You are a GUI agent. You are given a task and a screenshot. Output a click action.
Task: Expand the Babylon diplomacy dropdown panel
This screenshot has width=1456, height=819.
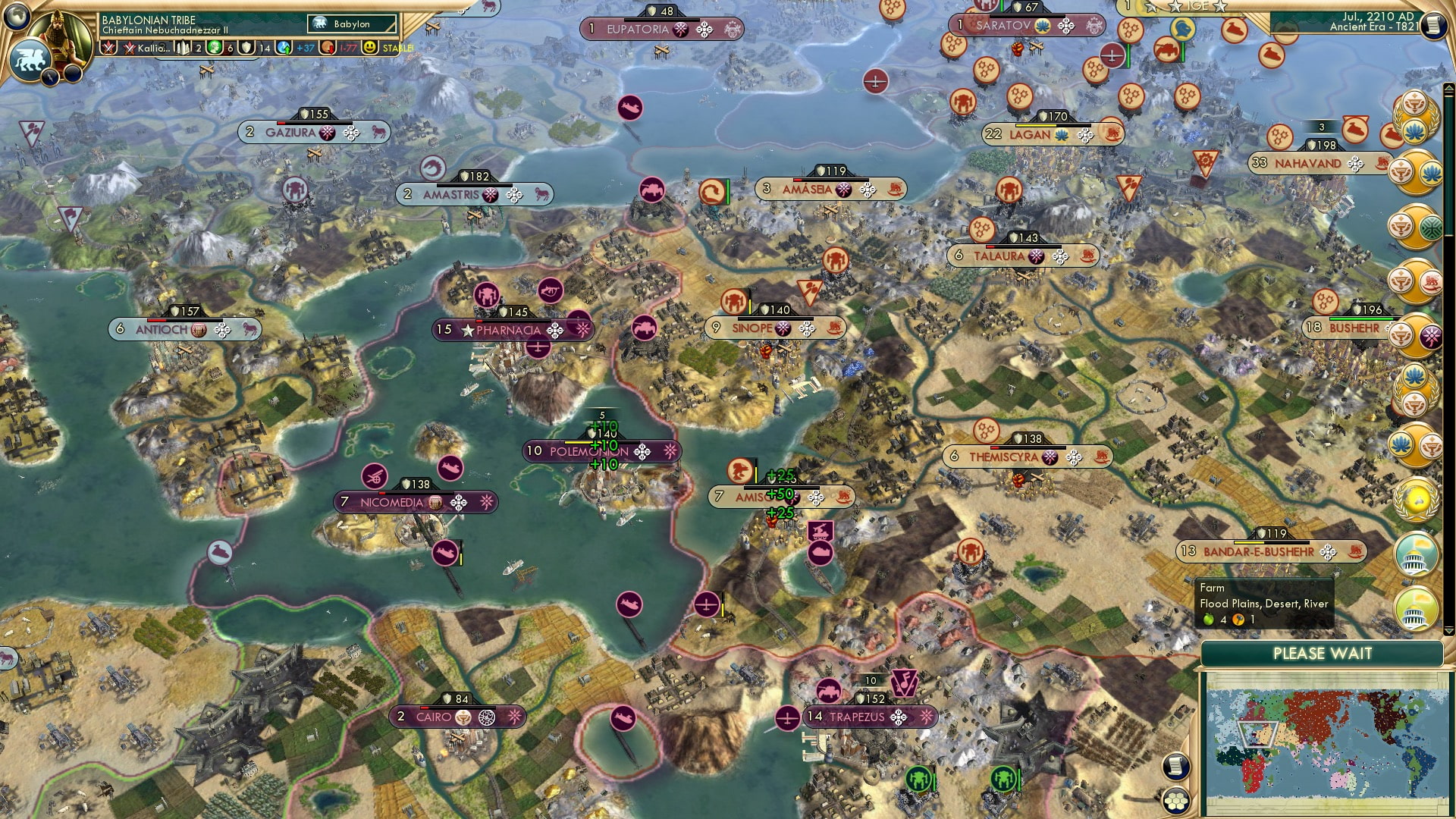coord(353,24)
